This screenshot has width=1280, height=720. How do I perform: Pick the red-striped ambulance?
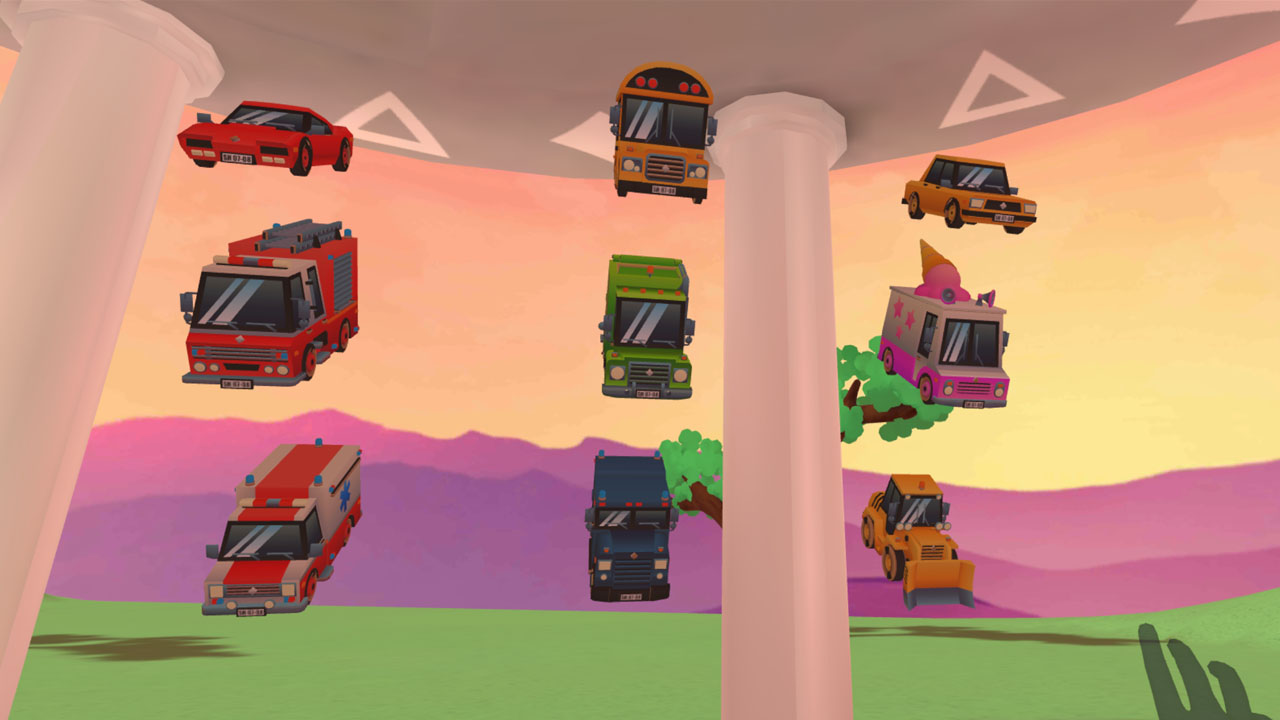pyautogui.click(x=281, y=529)
